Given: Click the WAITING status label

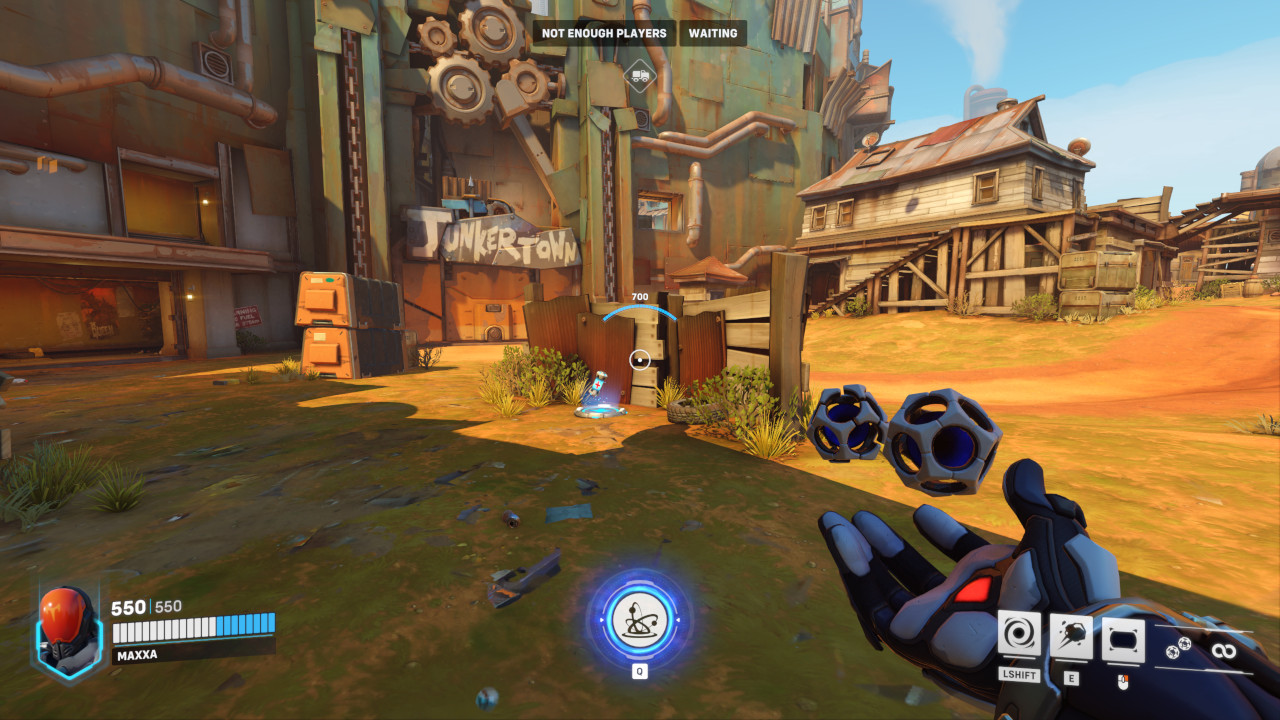Looking at the screenshot, I should (x=711, y=33).
